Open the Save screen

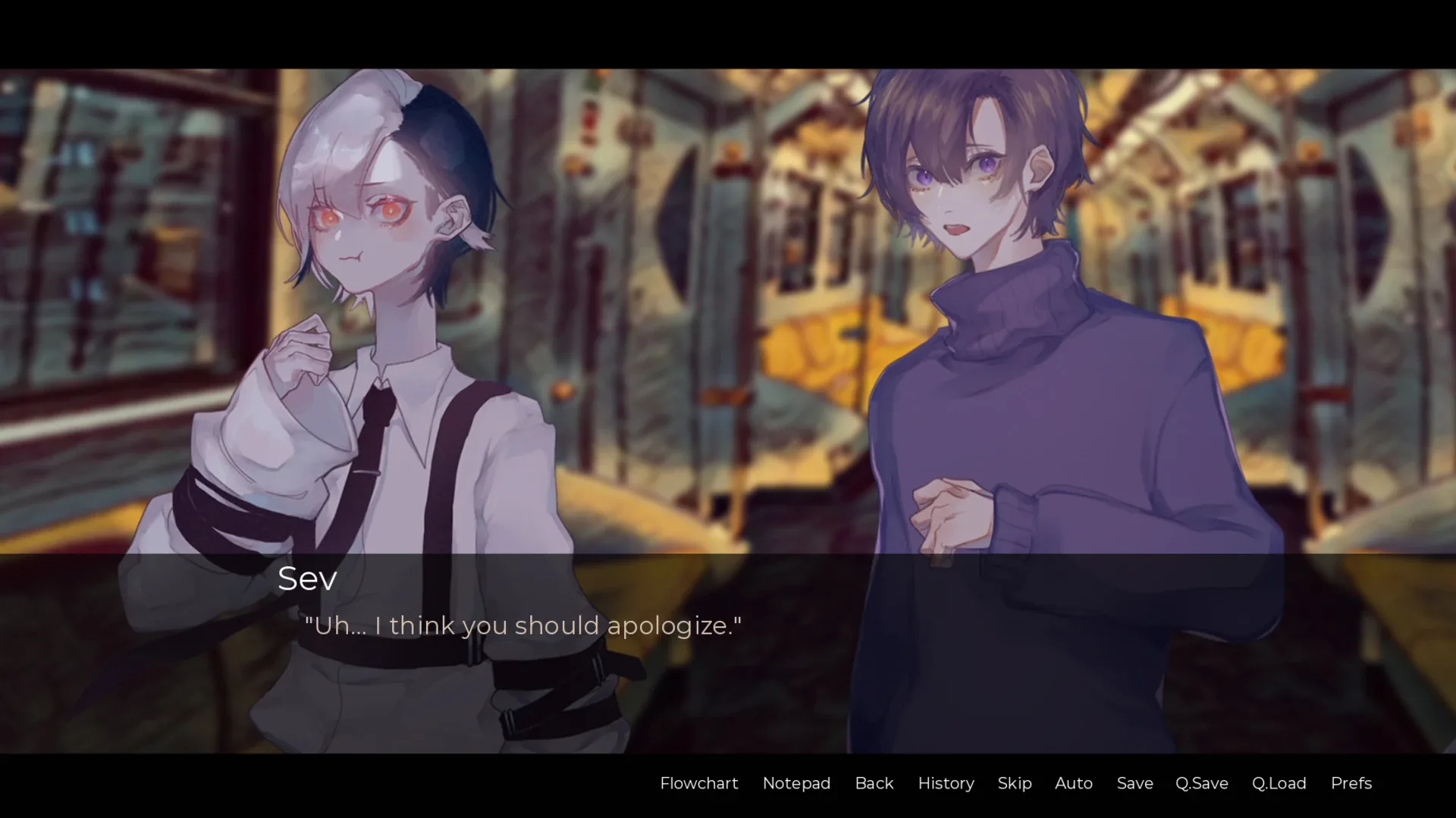(1134, 783)
